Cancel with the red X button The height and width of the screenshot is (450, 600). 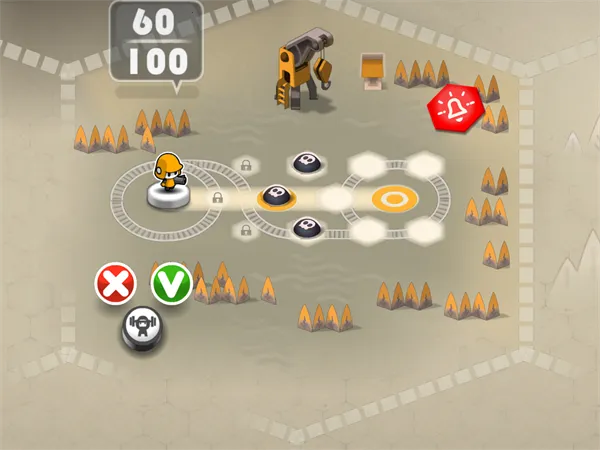[x=116, y=284]
